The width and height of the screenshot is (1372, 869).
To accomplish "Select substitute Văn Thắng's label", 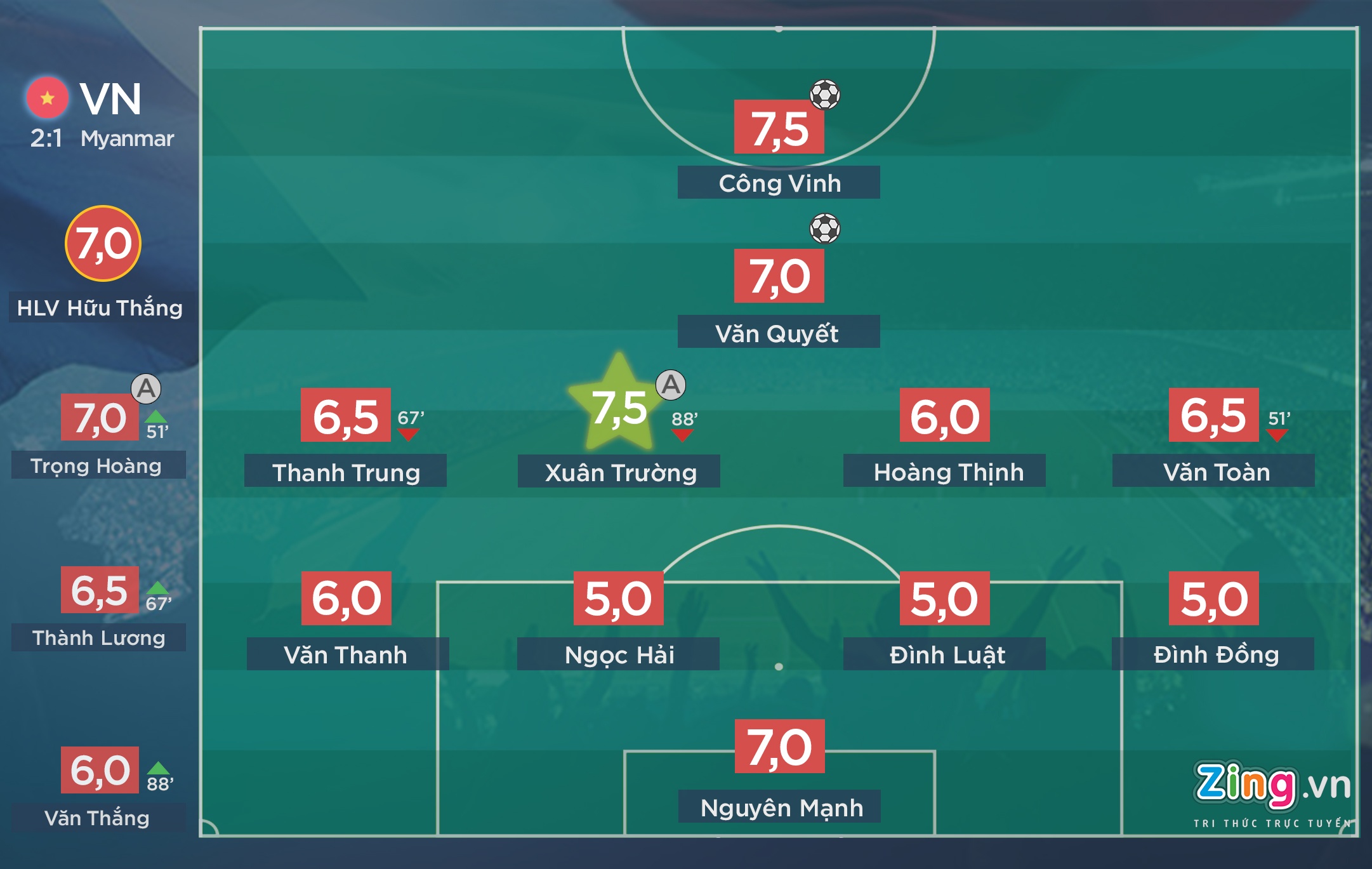I will (x=98, y=818).
